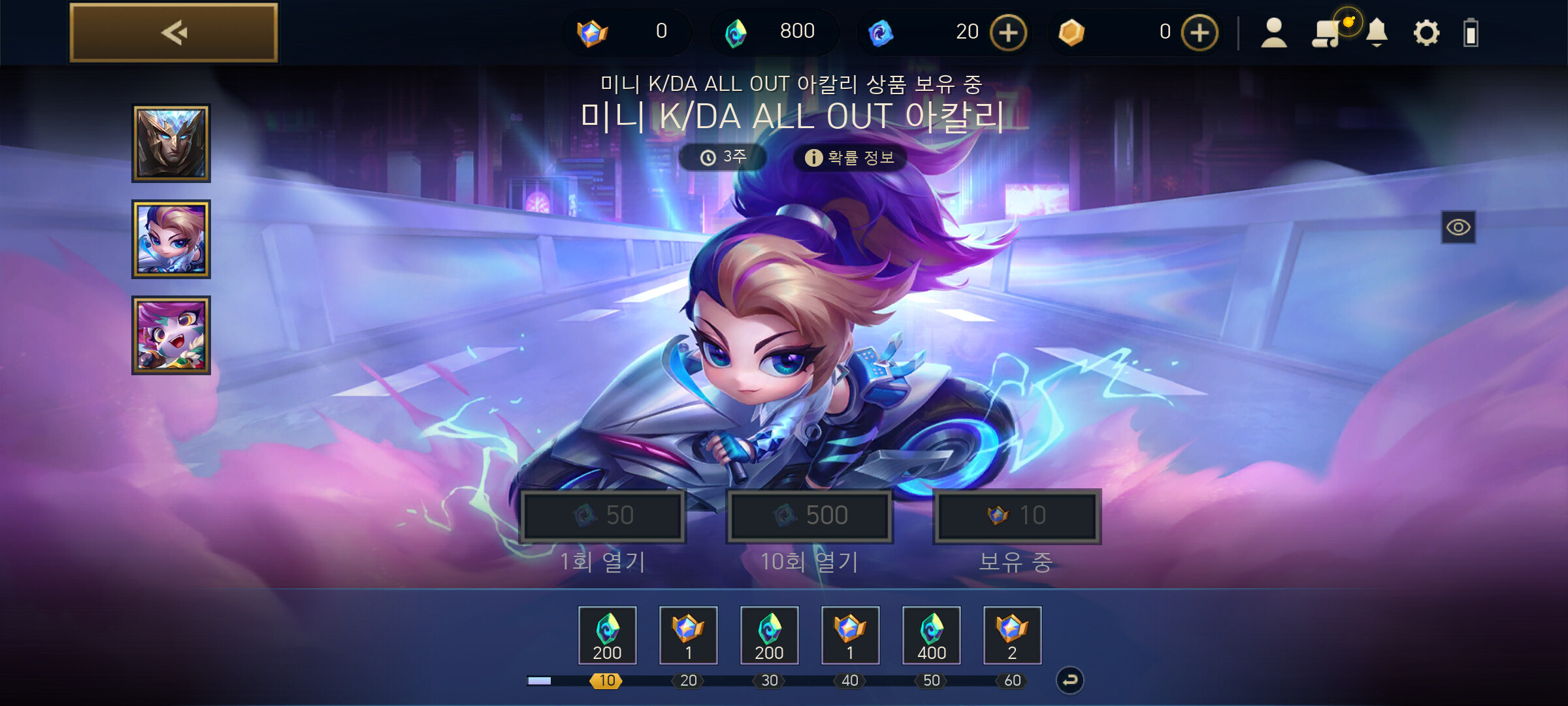Screen dimensions: 1568x706
Task: Open once for 50 (1회 열기)
Action: (602, 516)
